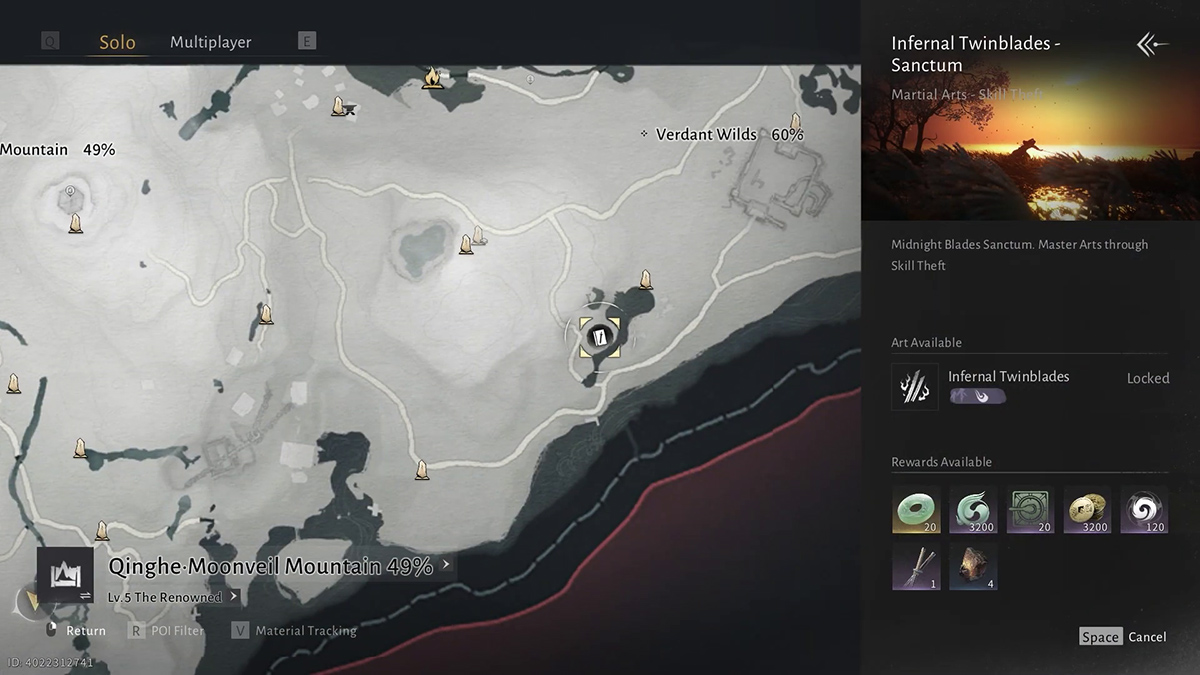This screenshot has width=1200, height=675.
Task: Inspect the gold coins reward
Action: click(1088, 510)
